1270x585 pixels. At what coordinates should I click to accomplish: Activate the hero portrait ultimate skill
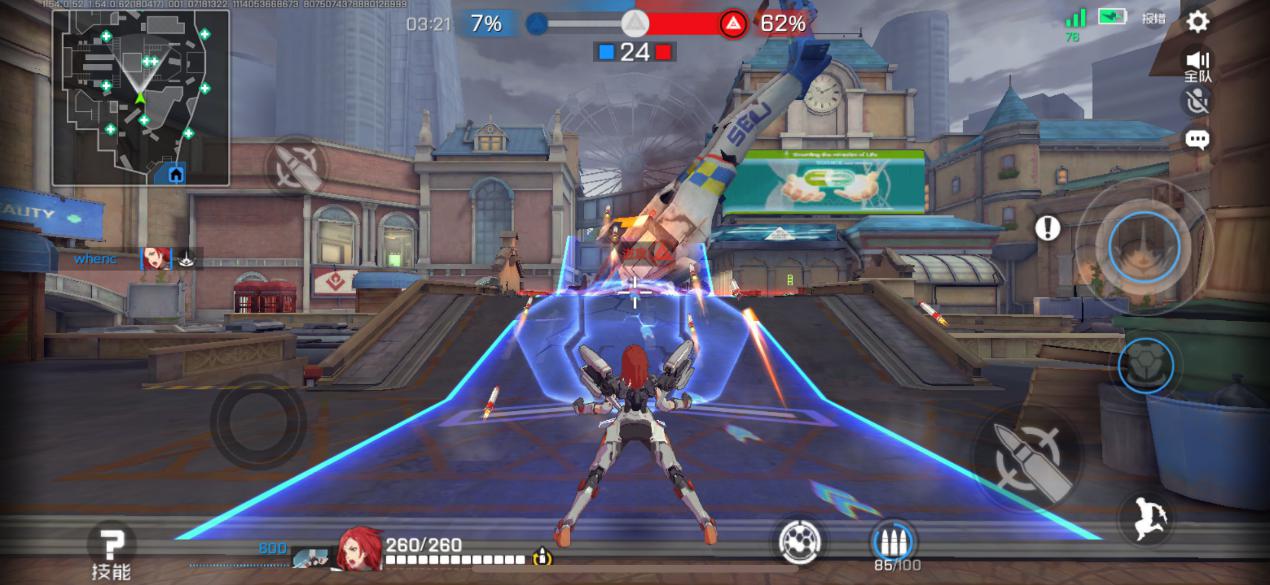tap(1144, 245)
